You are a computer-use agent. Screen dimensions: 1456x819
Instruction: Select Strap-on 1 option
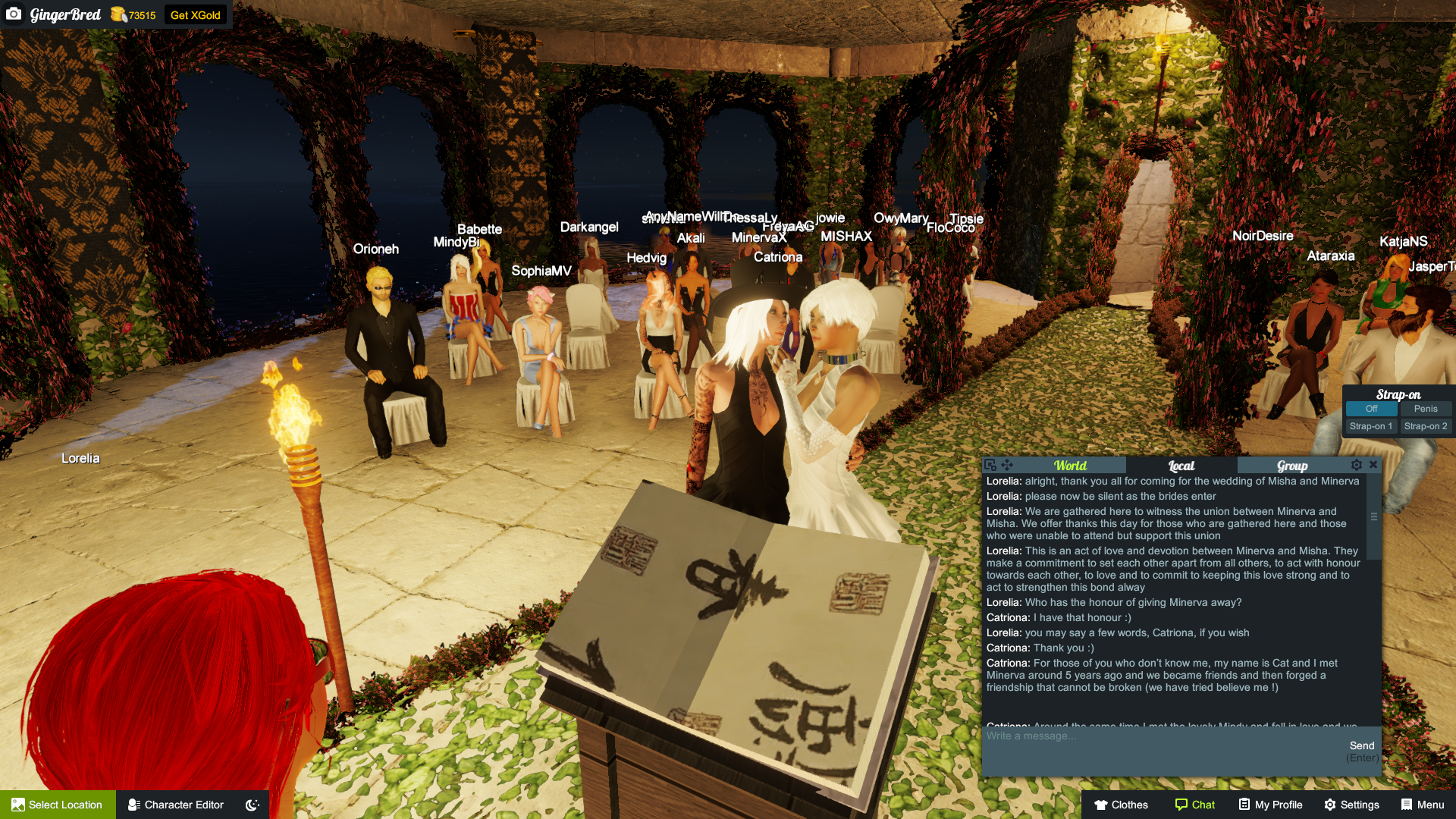tap(1370, 426)
